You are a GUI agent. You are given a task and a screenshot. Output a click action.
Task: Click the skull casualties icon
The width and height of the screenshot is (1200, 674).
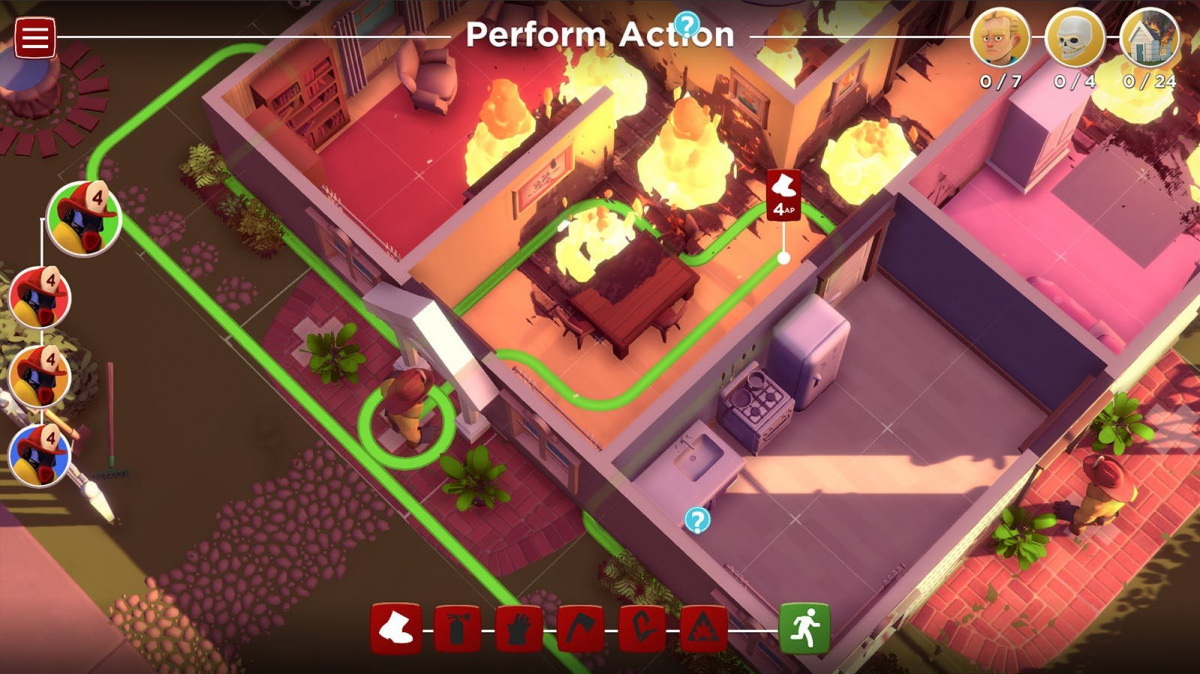click(x=1075, y=38)
